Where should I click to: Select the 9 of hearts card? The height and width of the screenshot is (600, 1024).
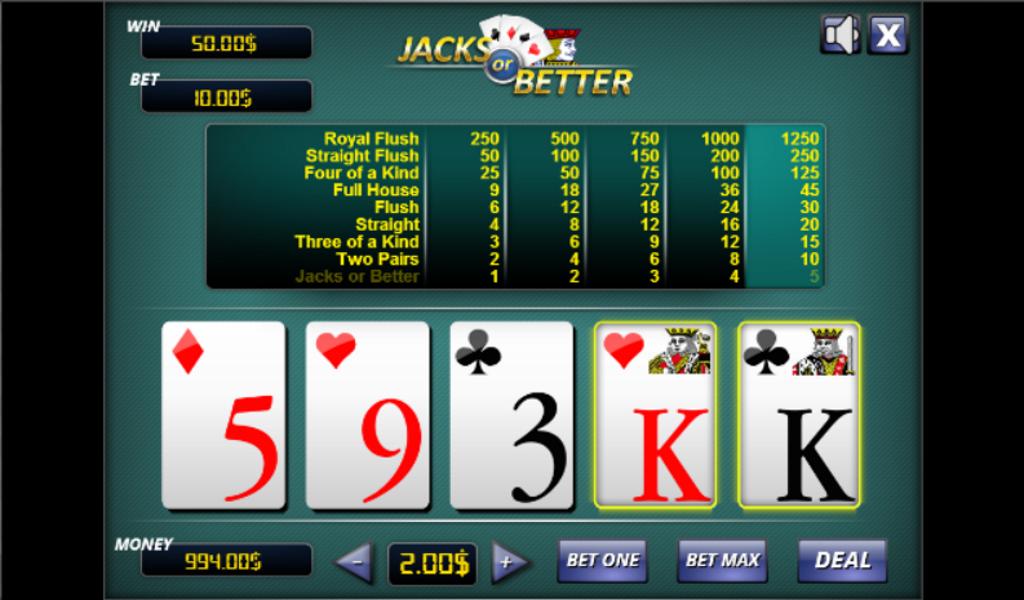point(368,415)
